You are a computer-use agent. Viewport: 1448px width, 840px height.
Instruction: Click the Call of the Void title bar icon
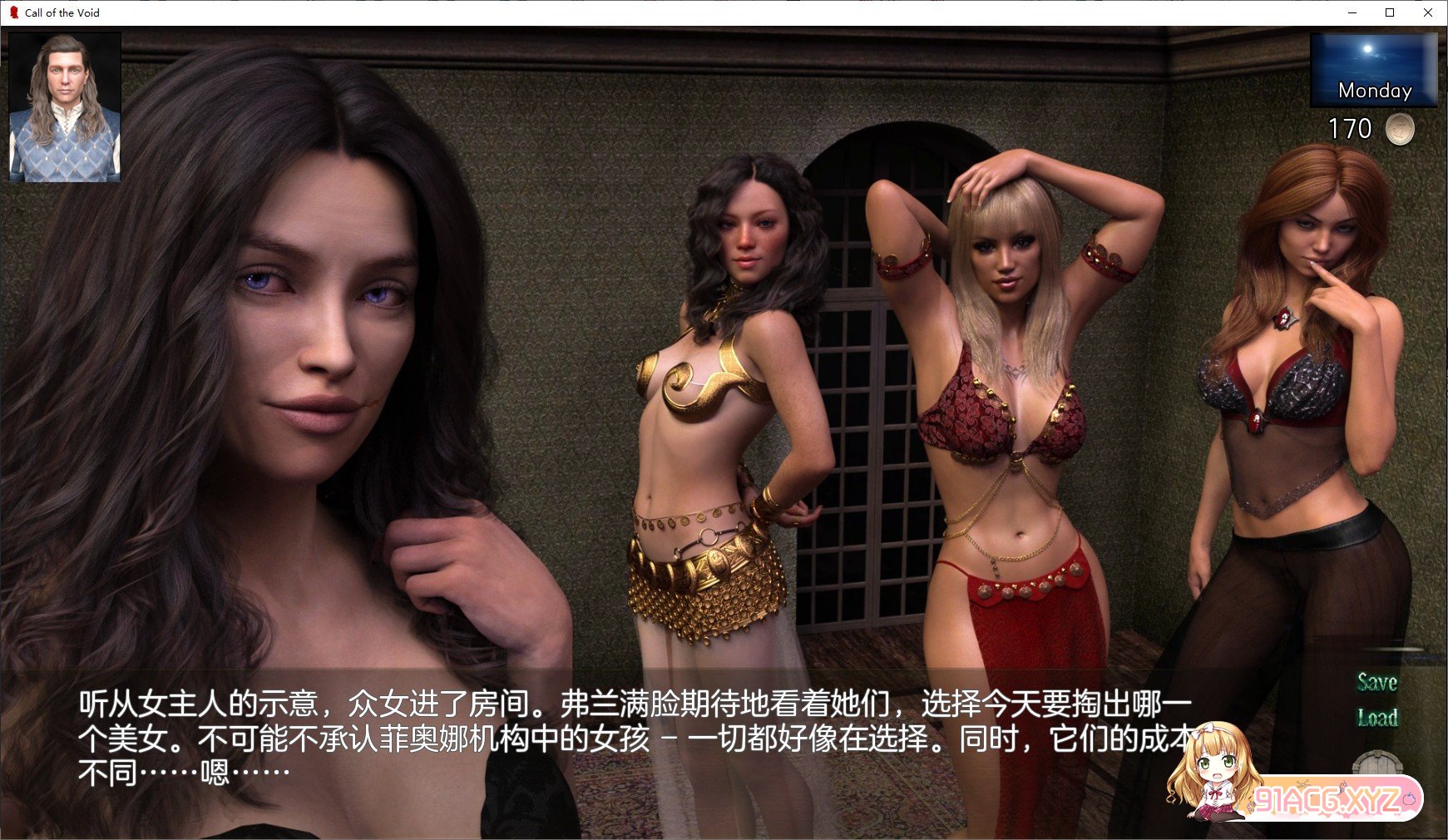(14, 12)
